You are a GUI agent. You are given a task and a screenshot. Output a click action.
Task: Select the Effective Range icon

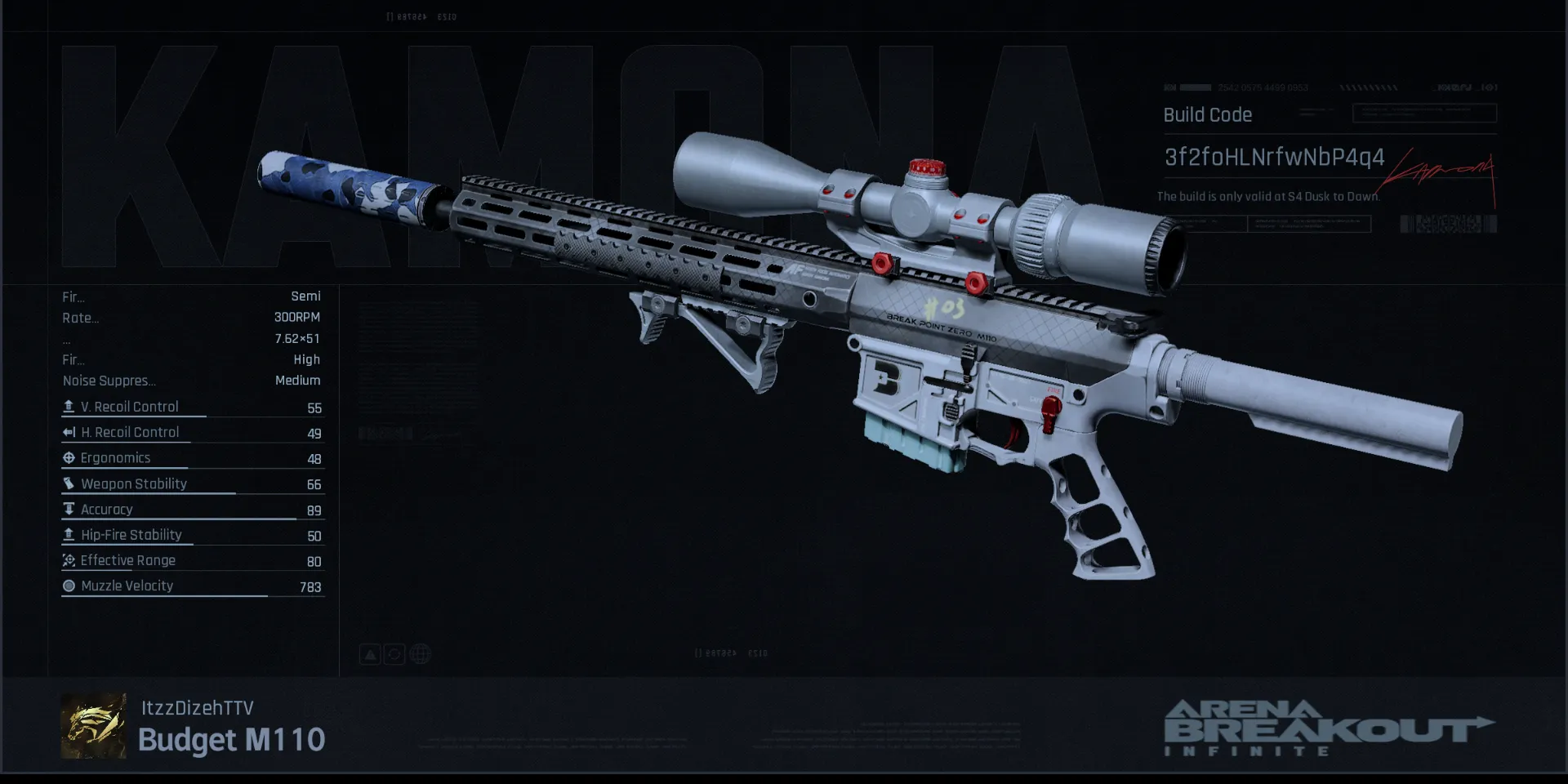click(69, 561)
